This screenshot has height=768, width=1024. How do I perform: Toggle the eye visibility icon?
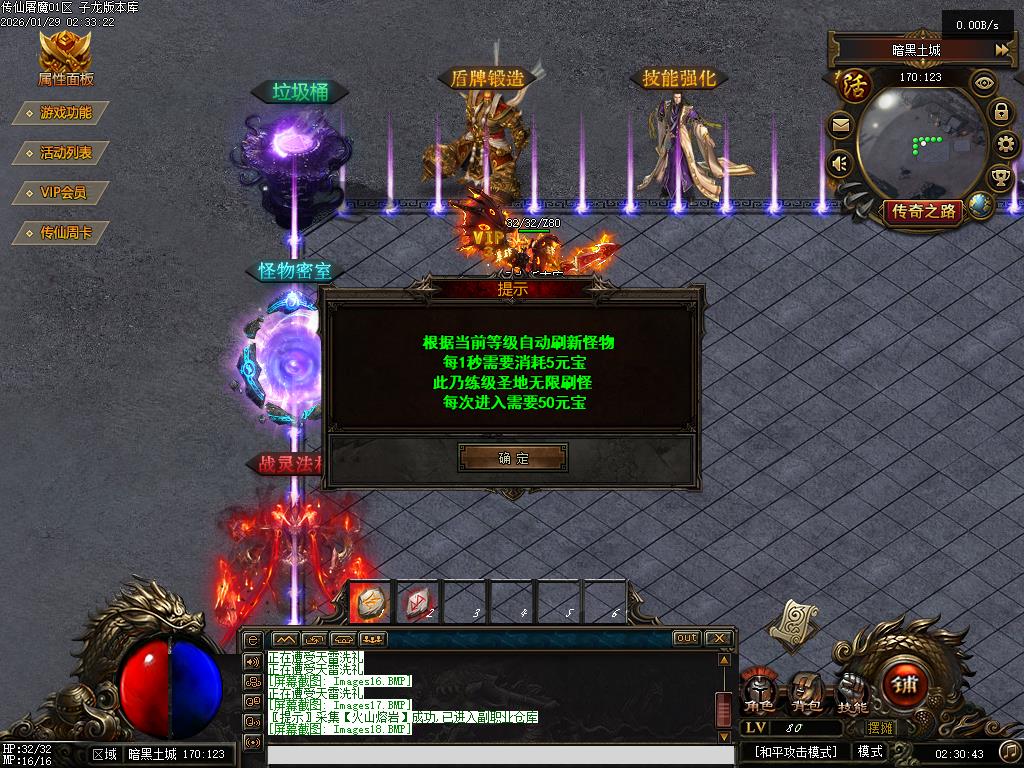(x=985, y=83)
